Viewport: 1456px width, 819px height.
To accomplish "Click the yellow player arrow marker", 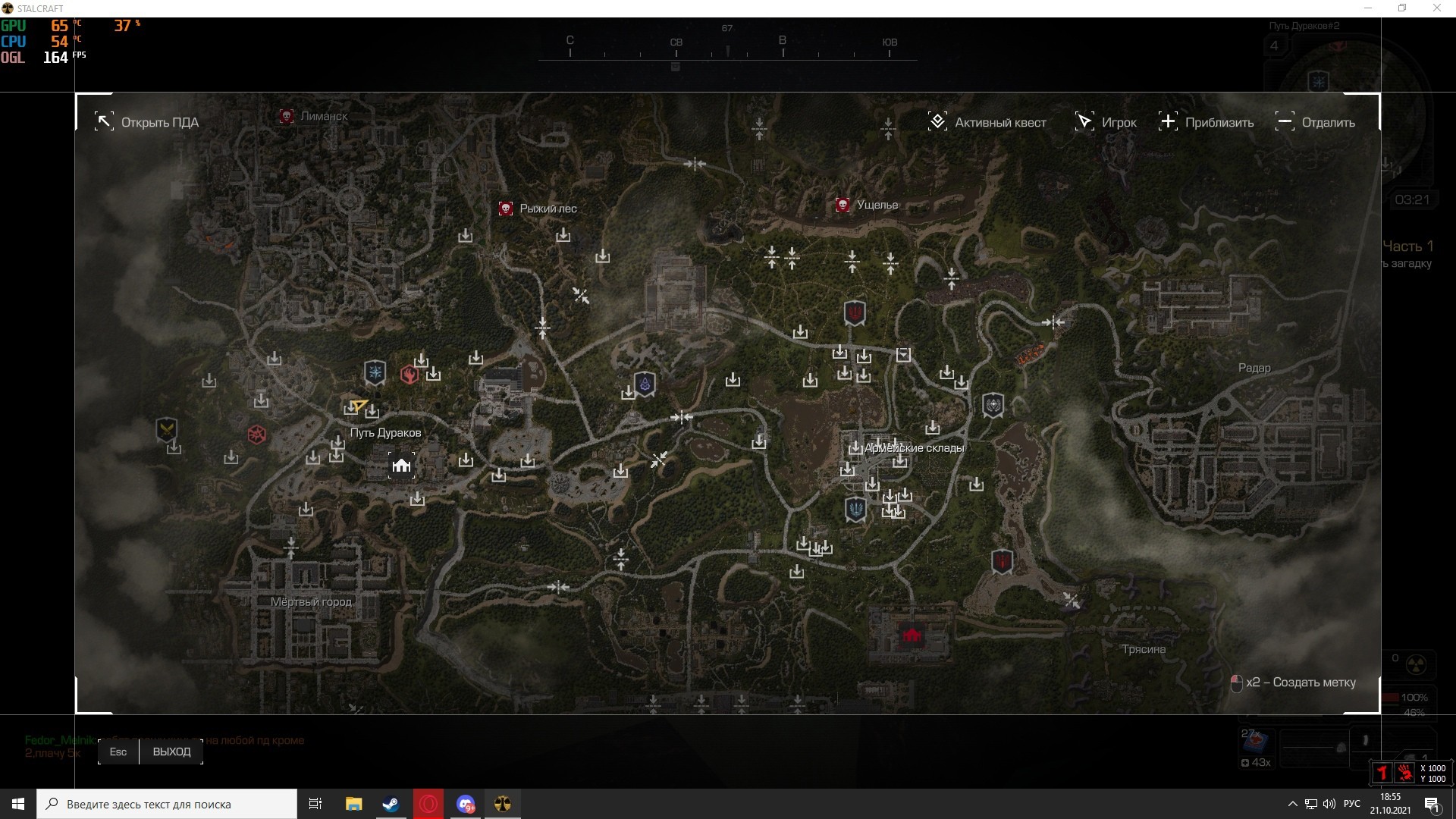I will 359,406.
